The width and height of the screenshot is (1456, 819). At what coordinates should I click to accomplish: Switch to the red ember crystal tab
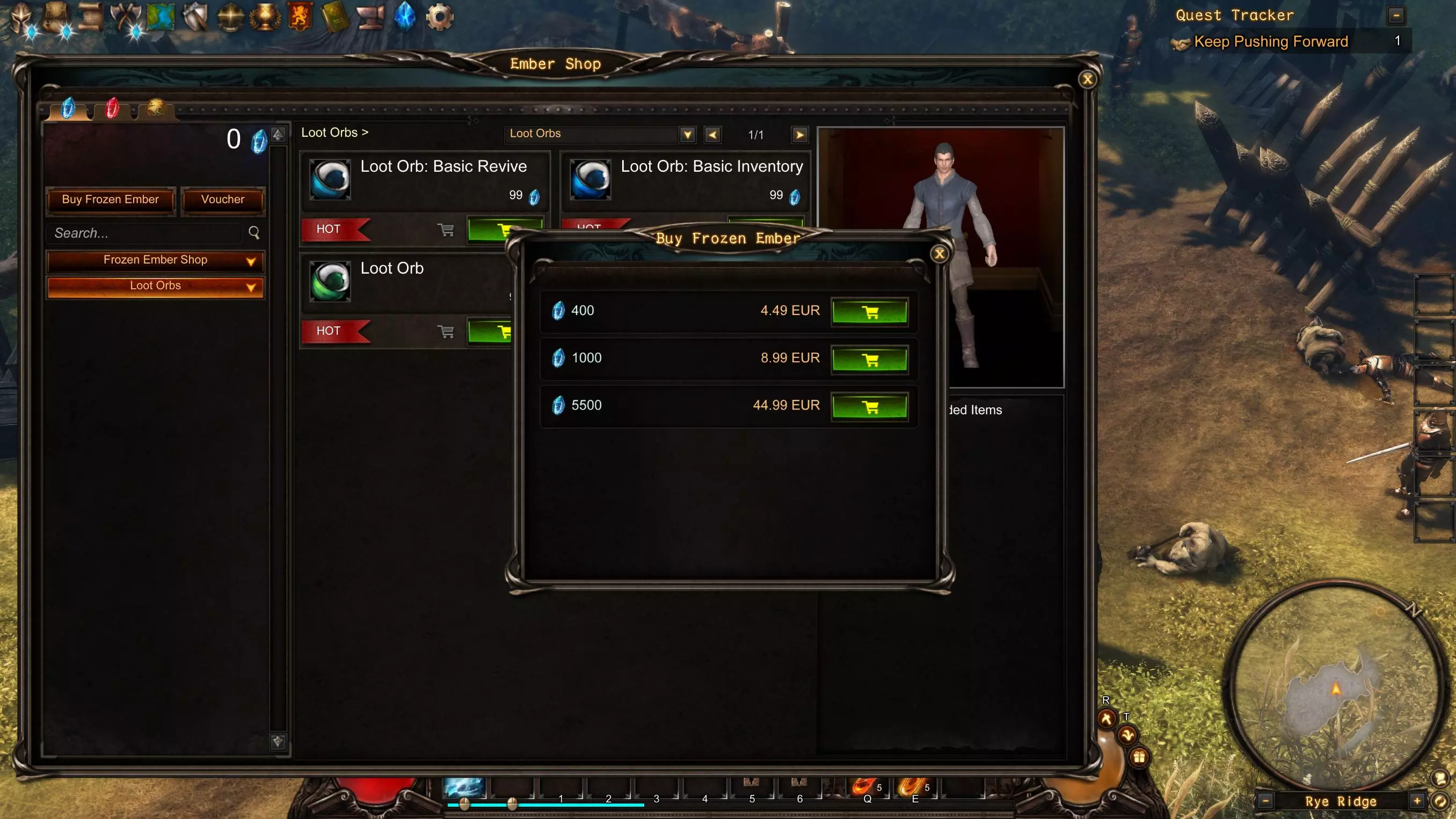(113, 108)
